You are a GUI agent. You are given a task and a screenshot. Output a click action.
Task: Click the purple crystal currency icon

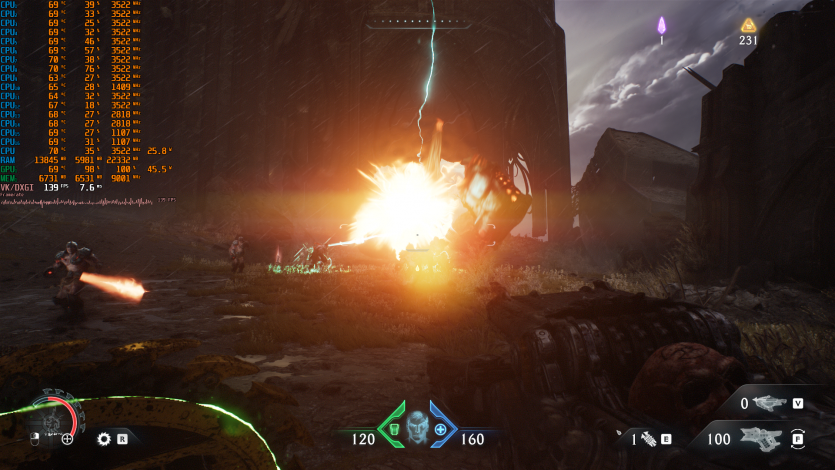[661, 25]
